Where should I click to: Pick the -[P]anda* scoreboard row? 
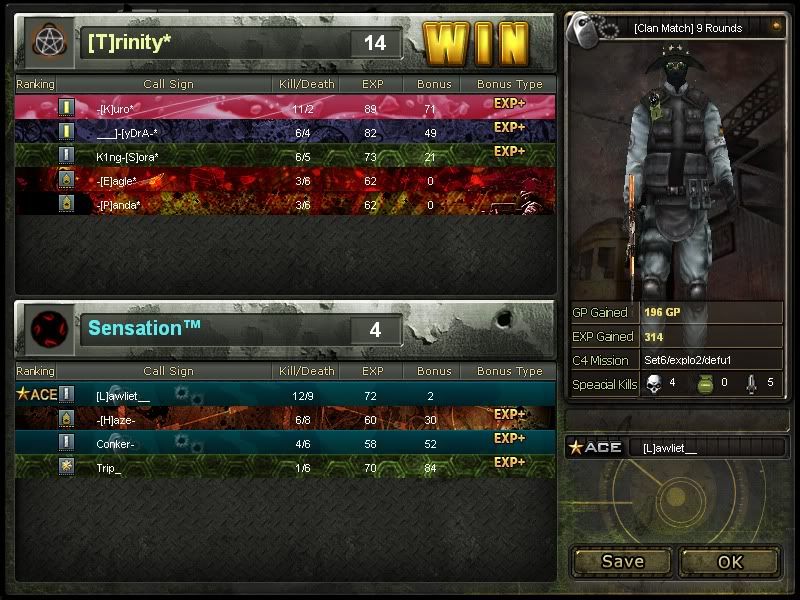[285, 204]
